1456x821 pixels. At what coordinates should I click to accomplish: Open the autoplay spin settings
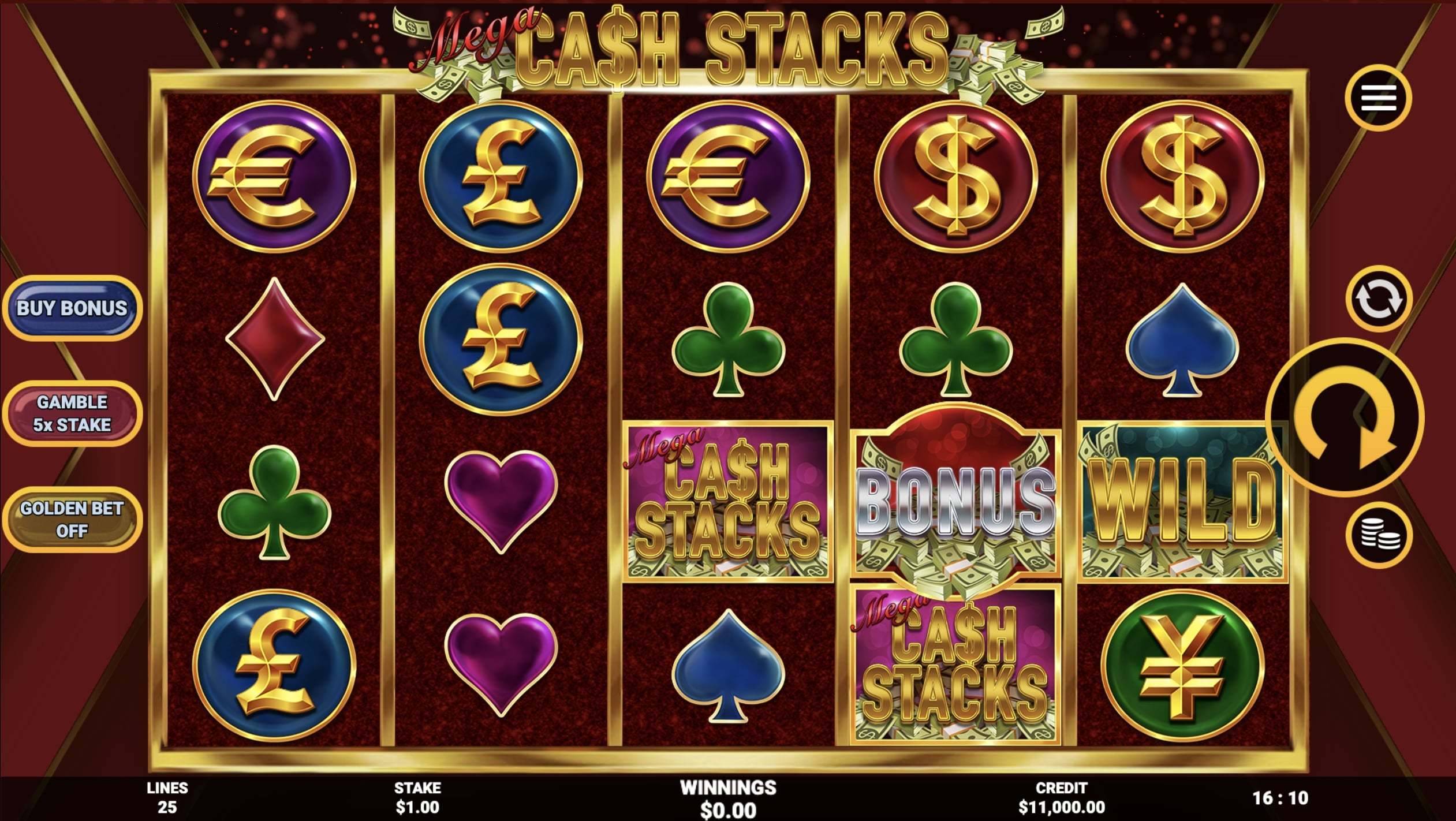(1378, 299)
